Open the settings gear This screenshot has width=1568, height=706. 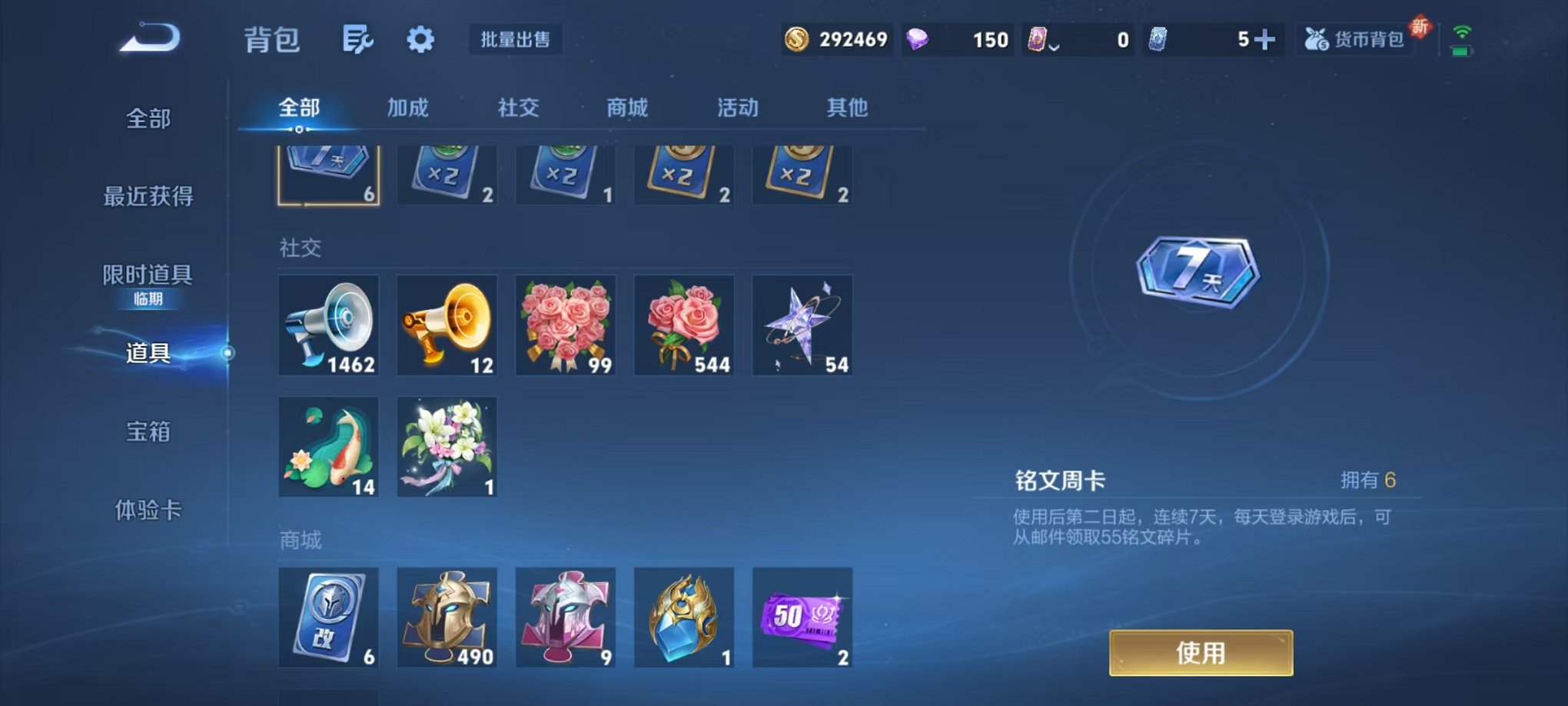[x=420, y=38]
